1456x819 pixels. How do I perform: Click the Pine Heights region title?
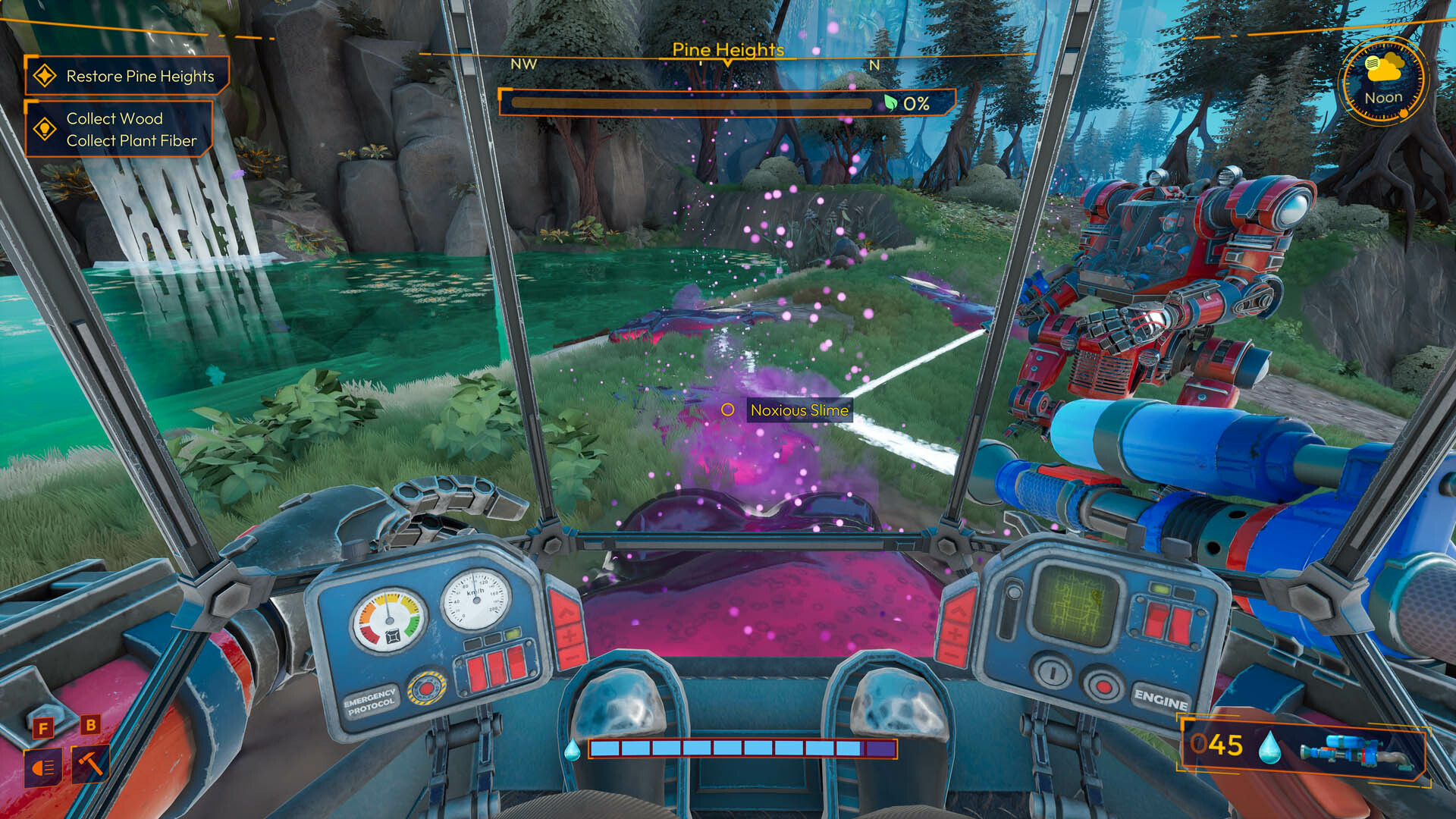(x=729, y=50)
